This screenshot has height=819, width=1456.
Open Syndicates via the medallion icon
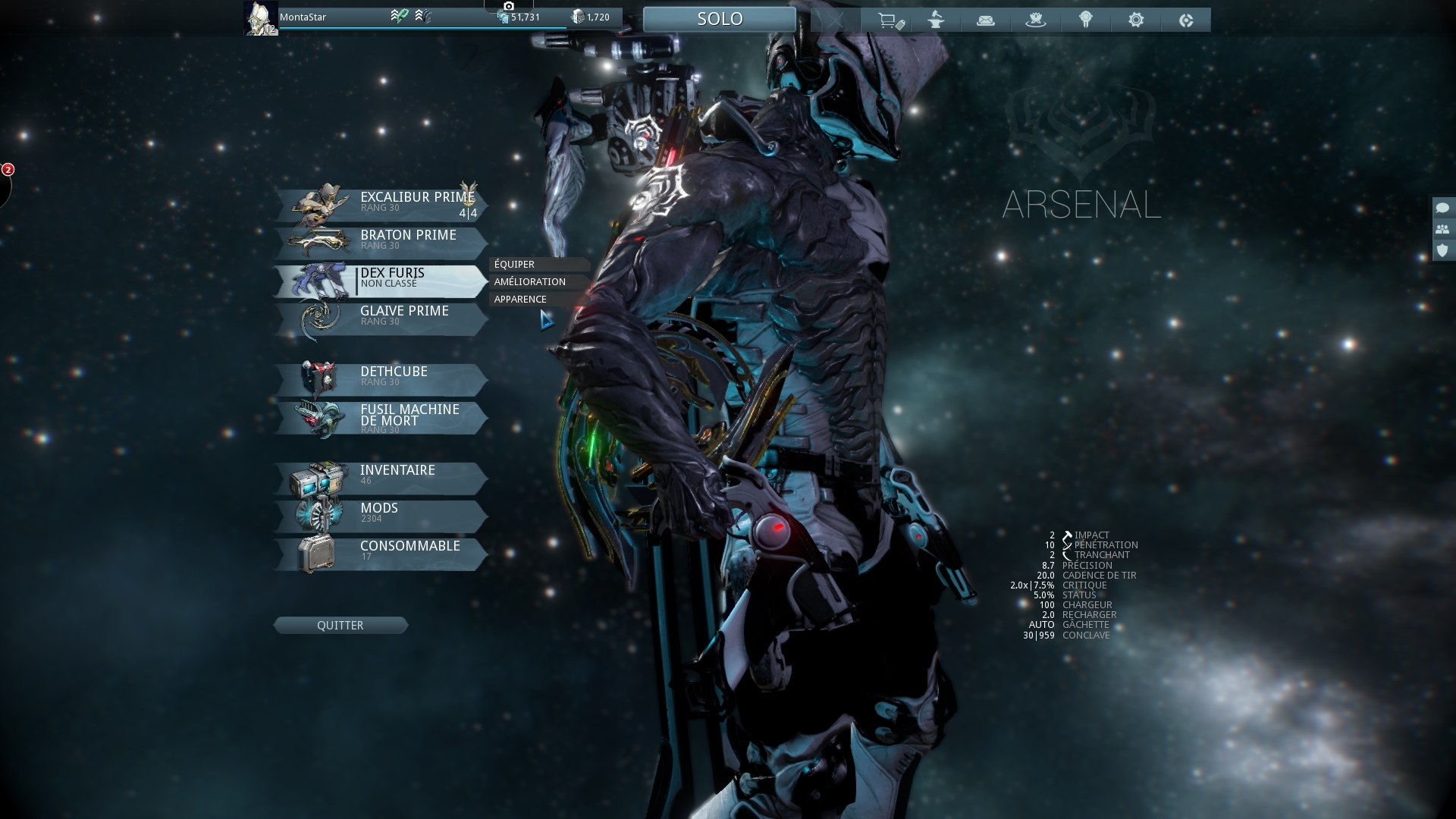(x=1087, y=20)
